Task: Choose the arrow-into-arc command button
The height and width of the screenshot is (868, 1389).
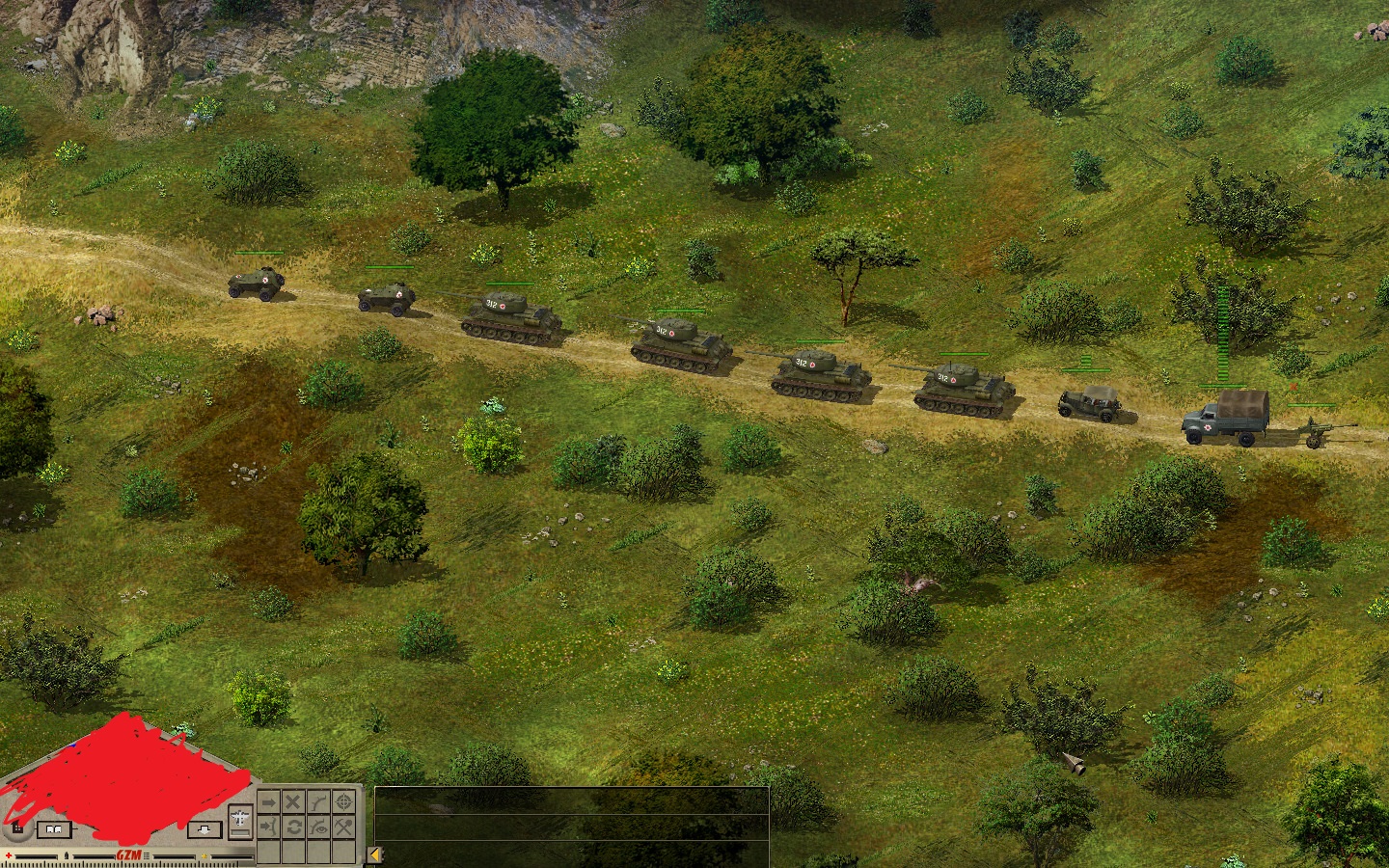Action: 268,827
